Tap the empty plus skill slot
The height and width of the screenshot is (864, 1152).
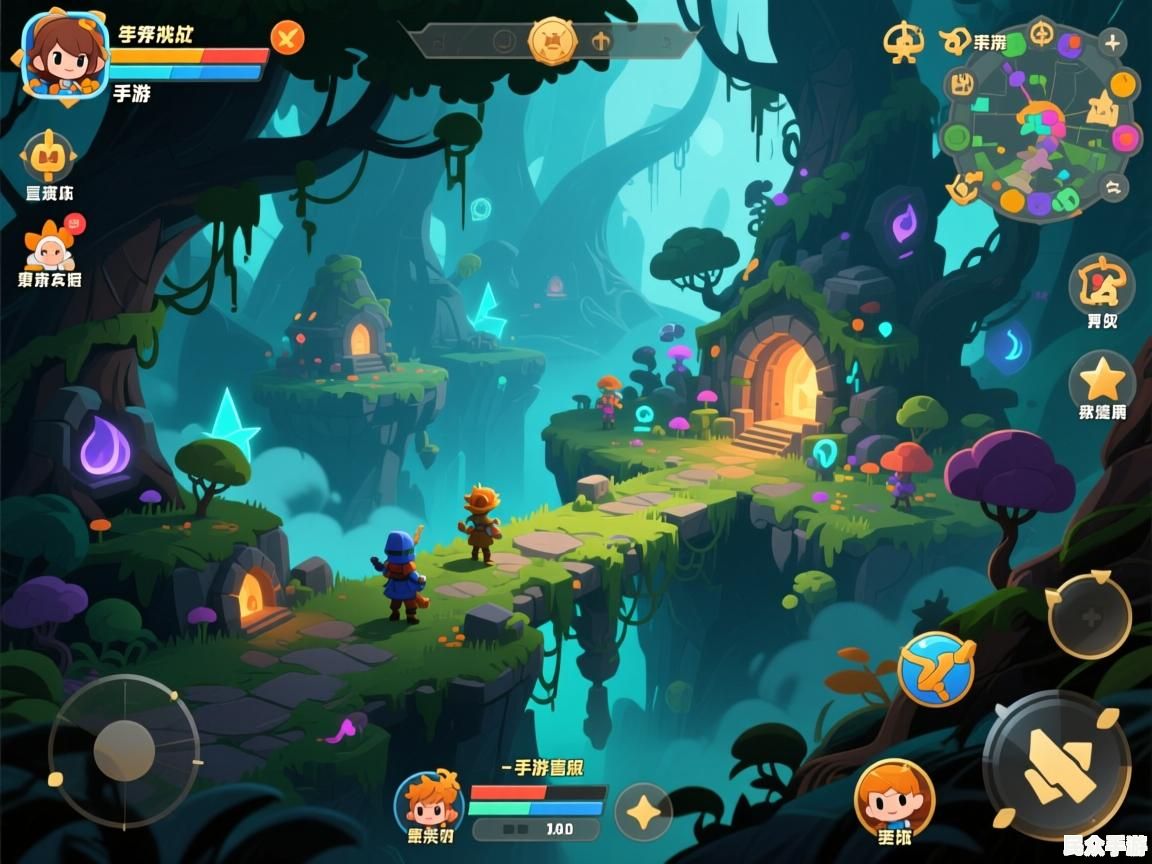tap(1089, 615)
